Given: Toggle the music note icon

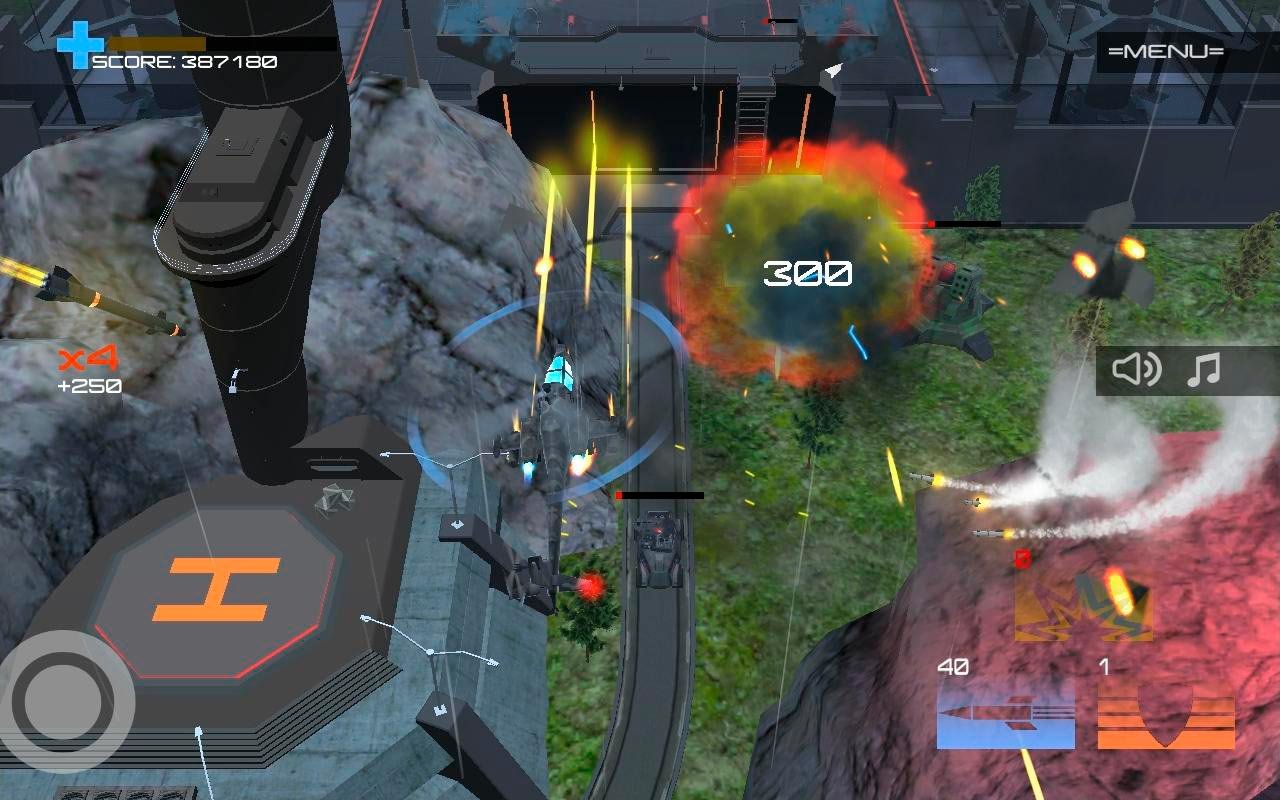Looking at the screenshot, I should pyautogui.click(x=1203, y=370).
